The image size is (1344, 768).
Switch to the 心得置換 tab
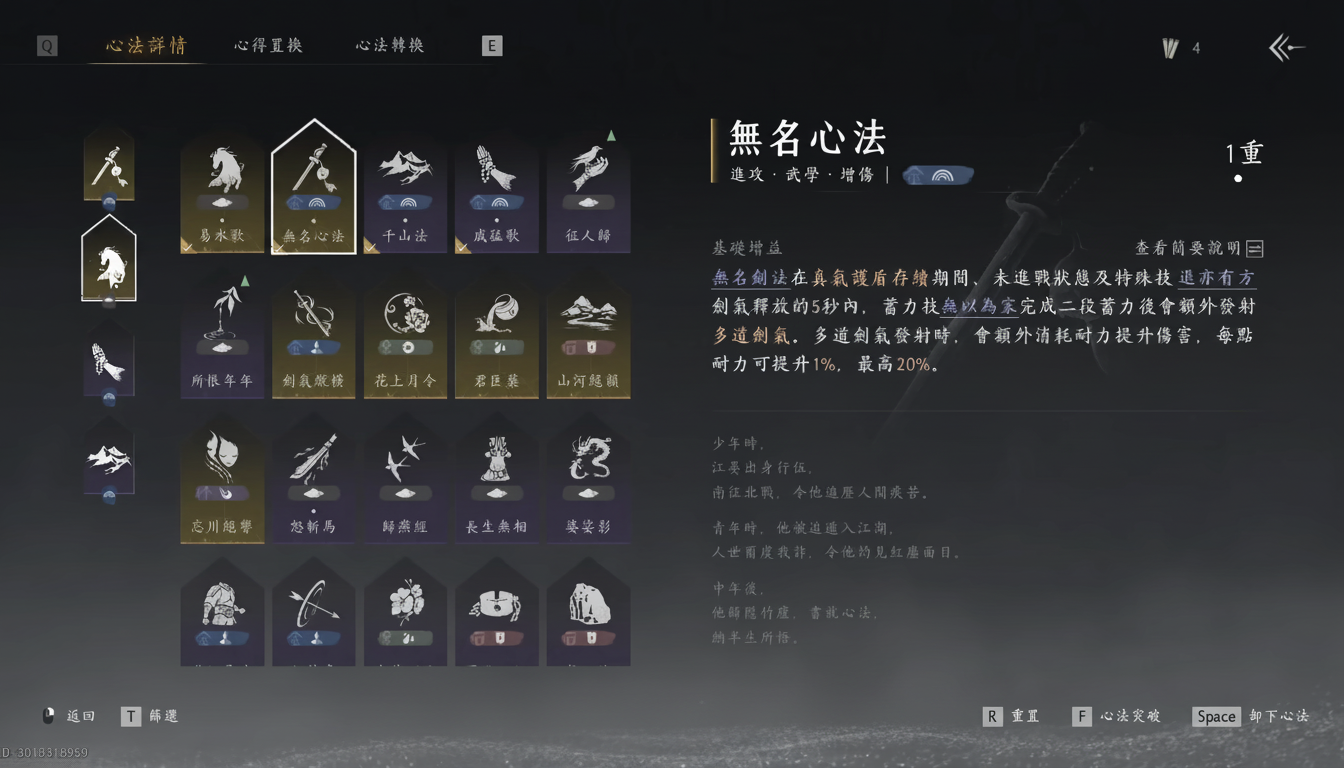point(268,46)
